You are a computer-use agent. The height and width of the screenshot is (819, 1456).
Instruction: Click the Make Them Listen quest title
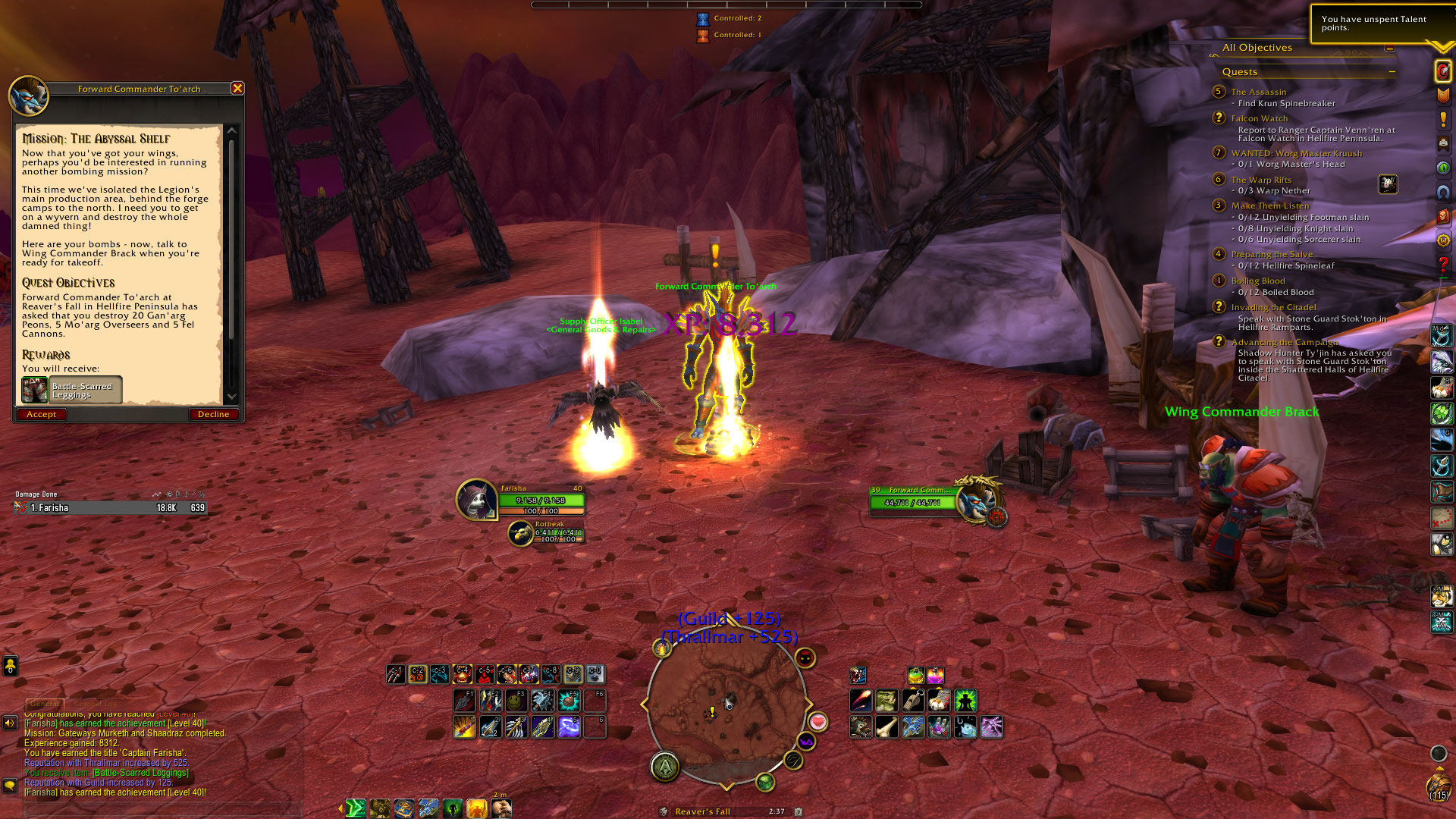tap(1269, 206)
